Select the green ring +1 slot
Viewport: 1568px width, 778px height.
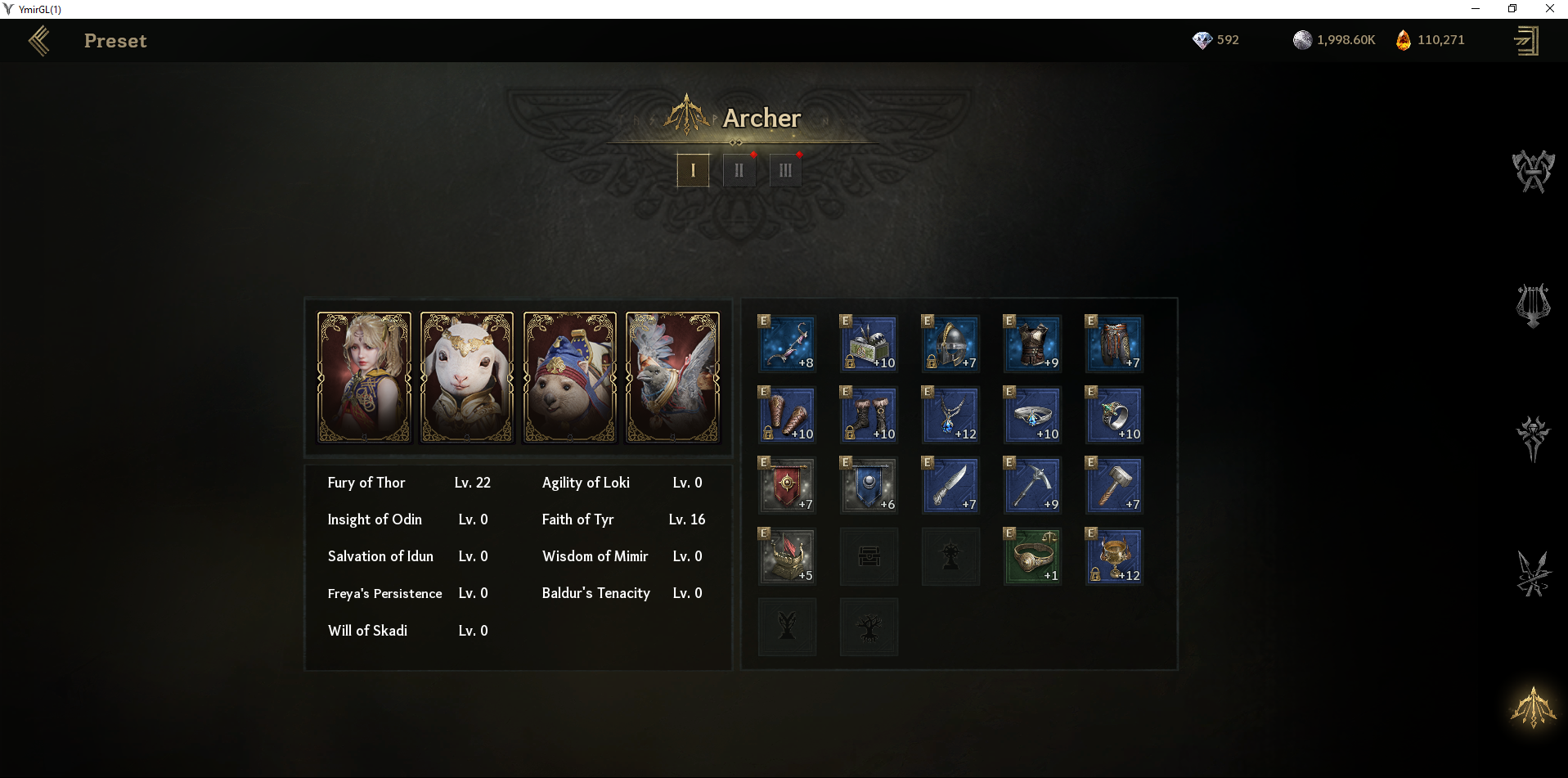[x=1032, y=556]
